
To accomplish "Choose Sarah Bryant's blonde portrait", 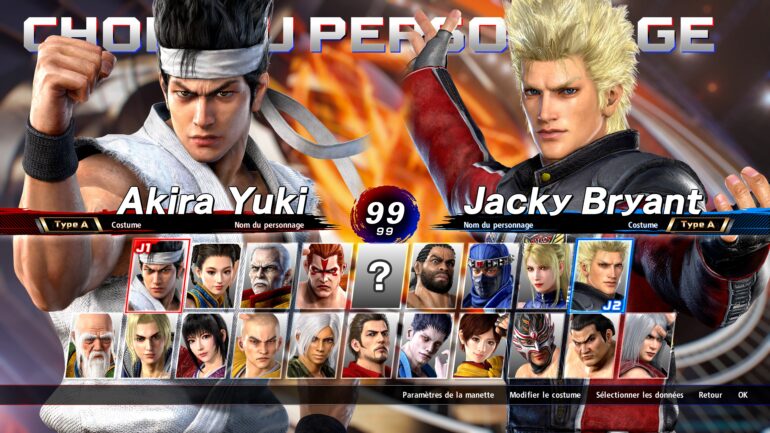I will (545, 275).
